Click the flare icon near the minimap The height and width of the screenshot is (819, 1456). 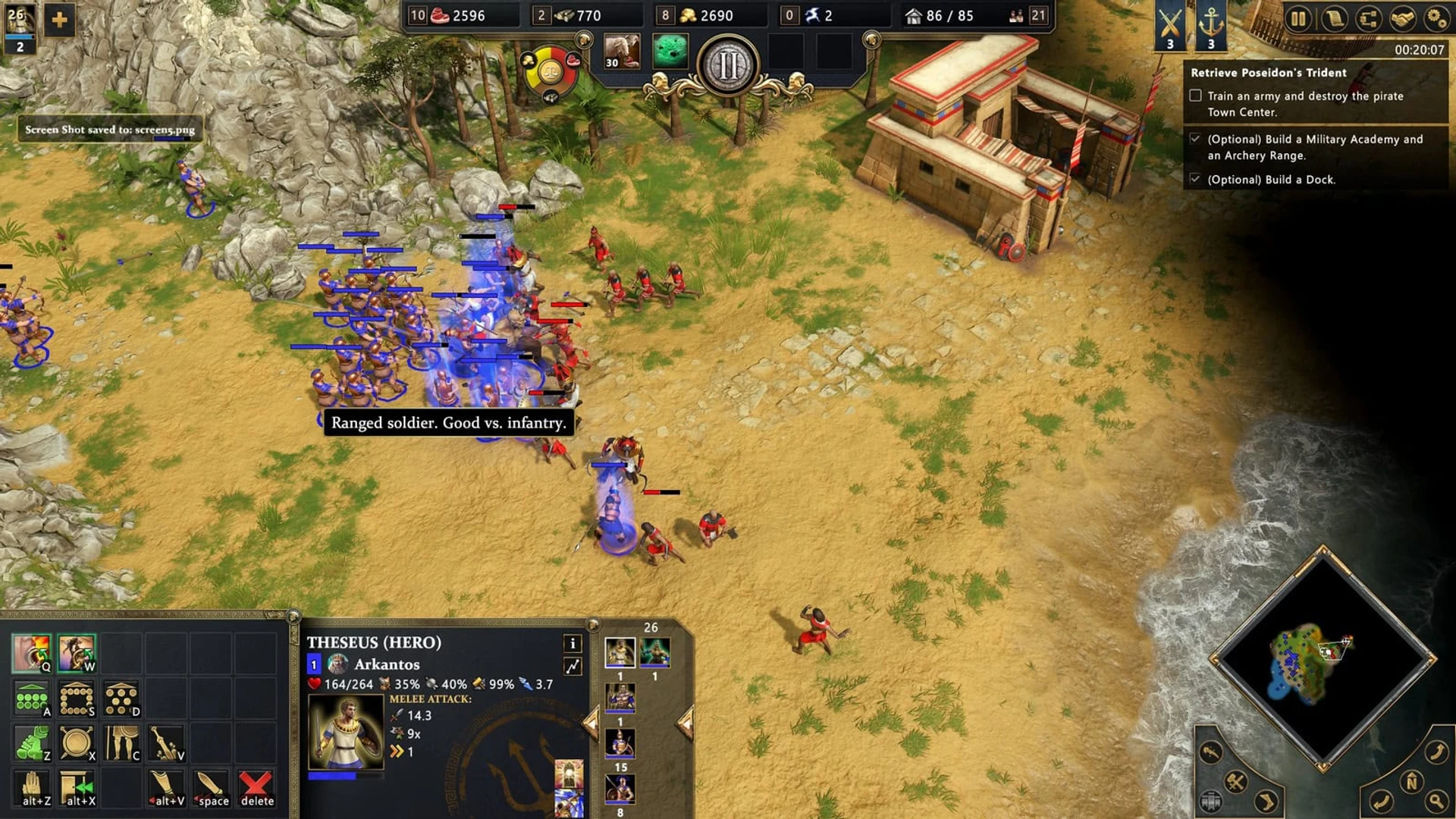1210,752
